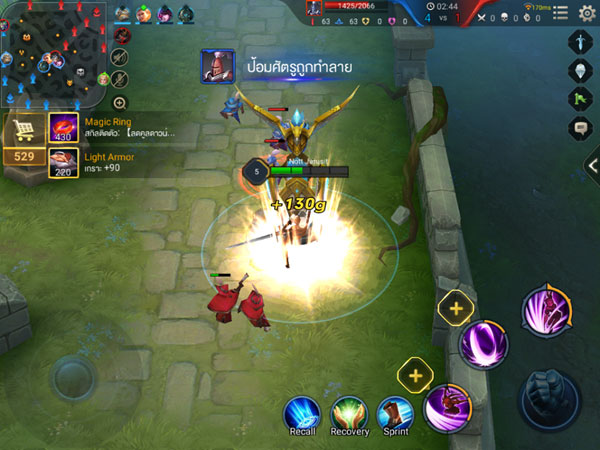This screenshot has width=600, height=450.
Task: Expand the side panel arrow
Action: click(593, 166)
